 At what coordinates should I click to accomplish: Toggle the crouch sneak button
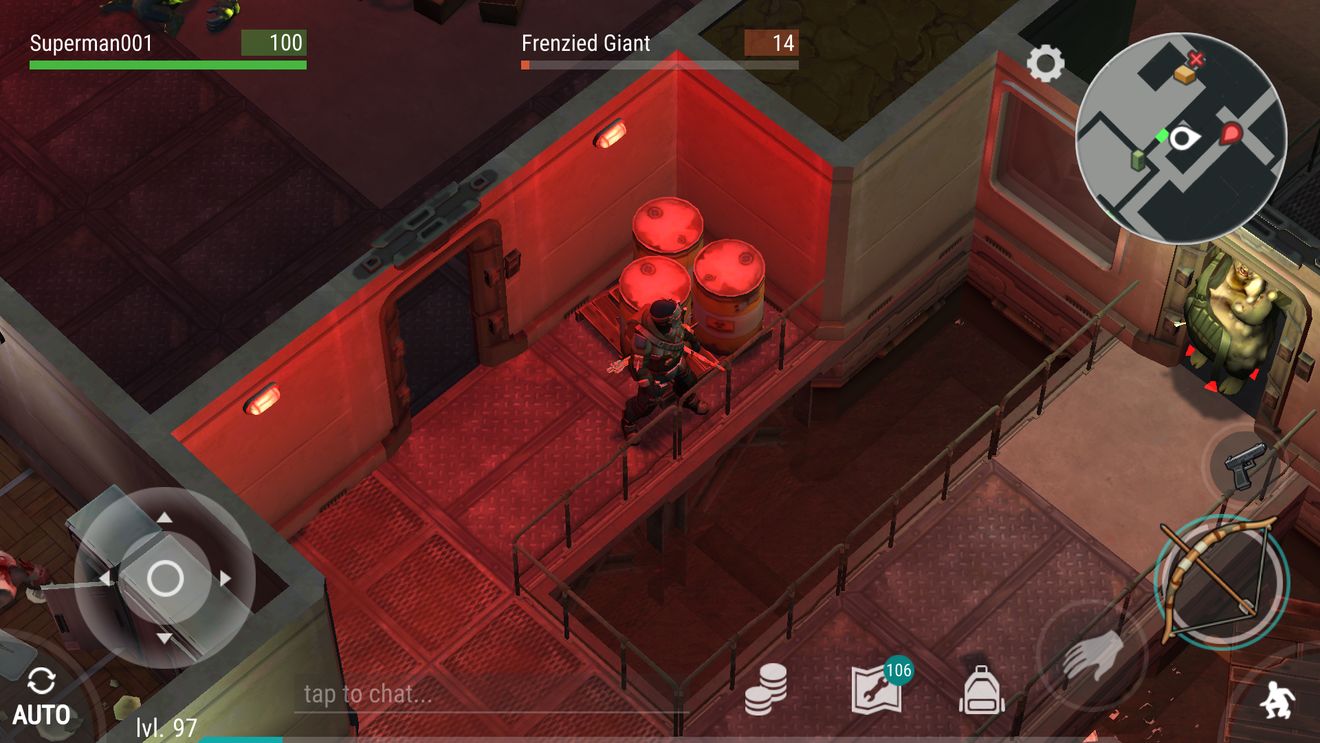tap(1275, 700)
